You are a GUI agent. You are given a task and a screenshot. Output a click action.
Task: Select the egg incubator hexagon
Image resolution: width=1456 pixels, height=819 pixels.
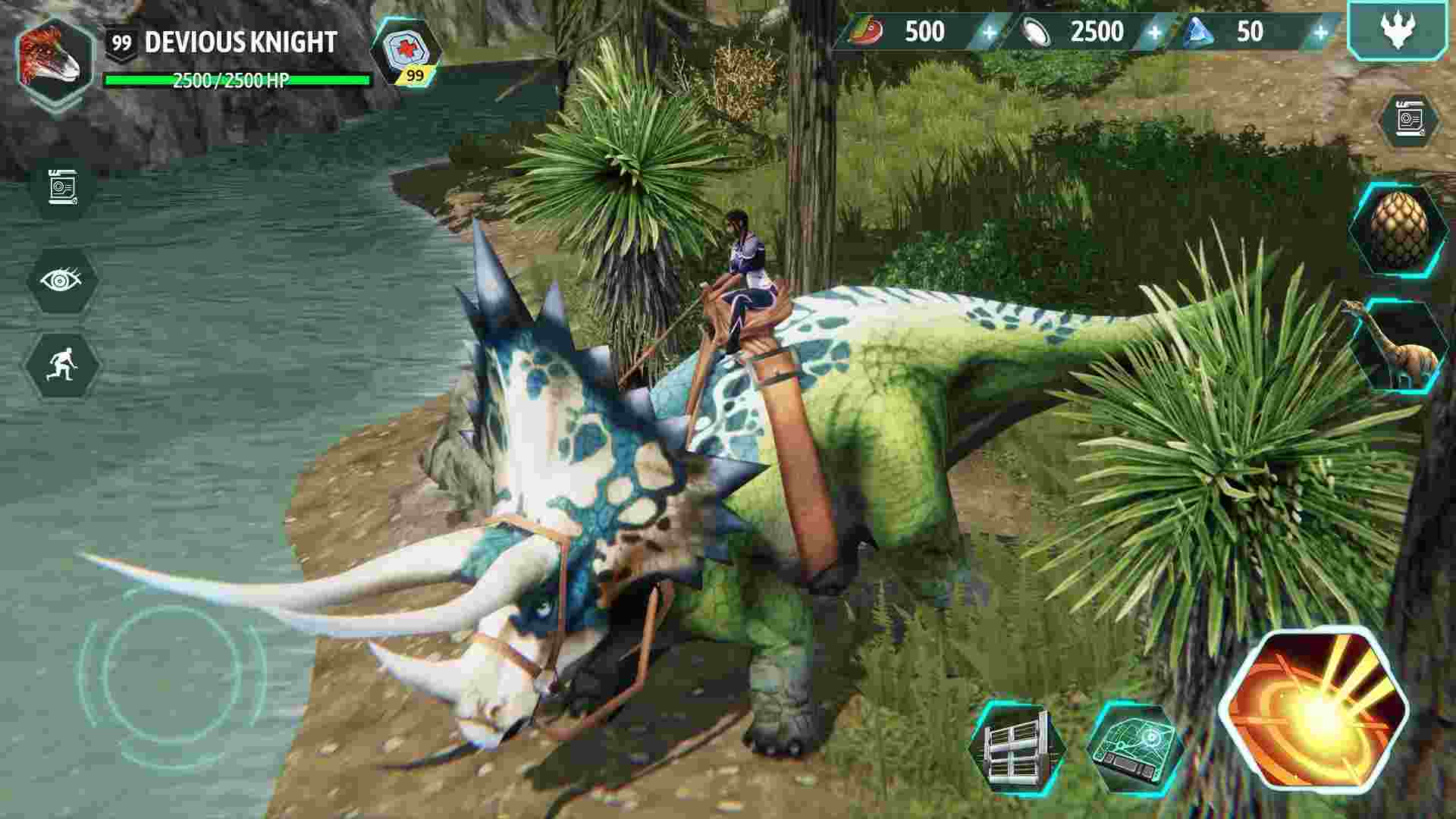pos(1402,229)
